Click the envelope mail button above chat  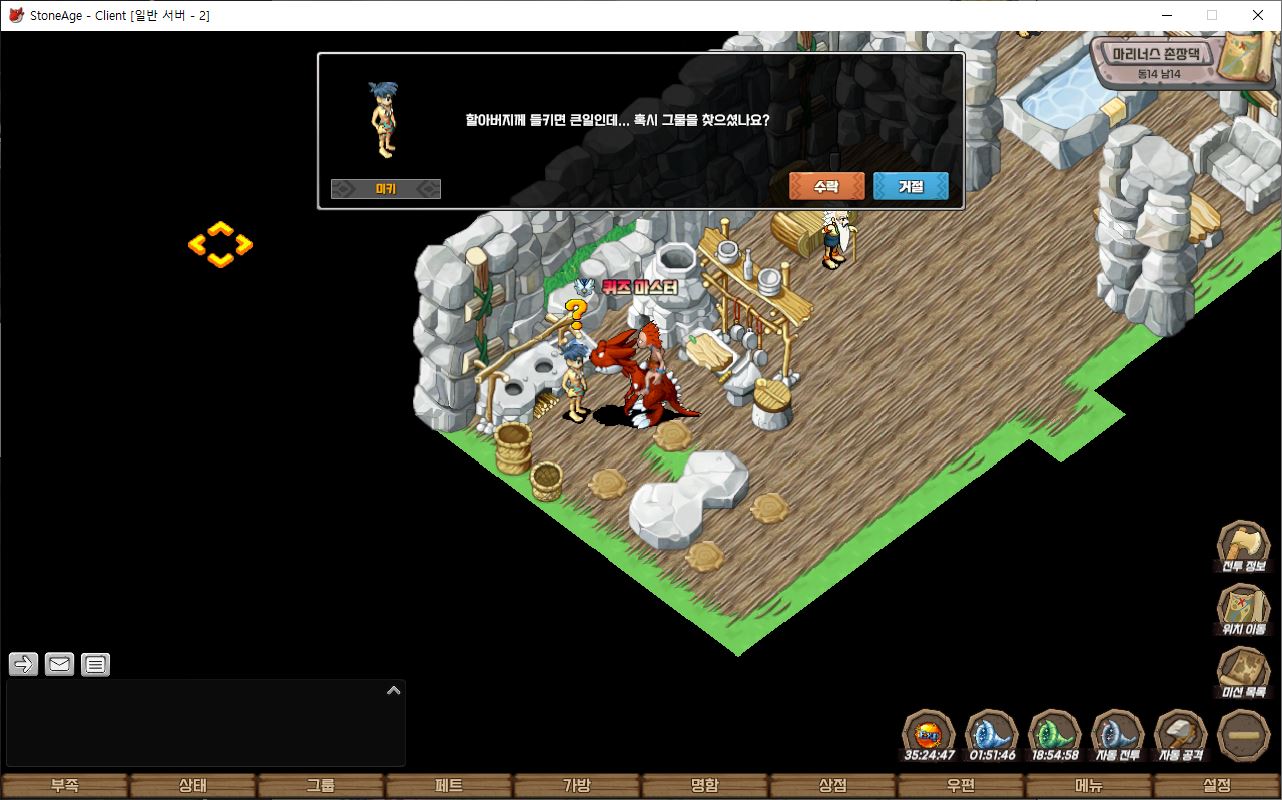(60, 664)
